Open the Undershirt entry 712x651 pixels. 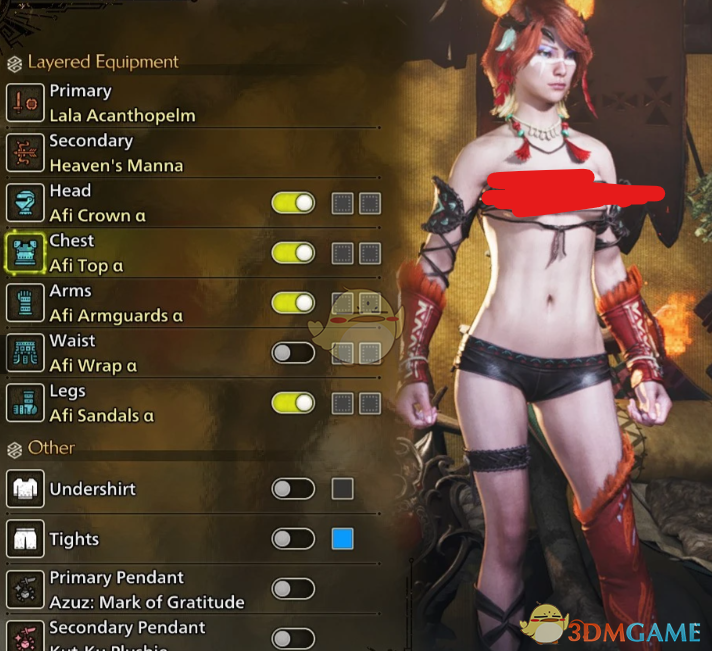[90, 489]
